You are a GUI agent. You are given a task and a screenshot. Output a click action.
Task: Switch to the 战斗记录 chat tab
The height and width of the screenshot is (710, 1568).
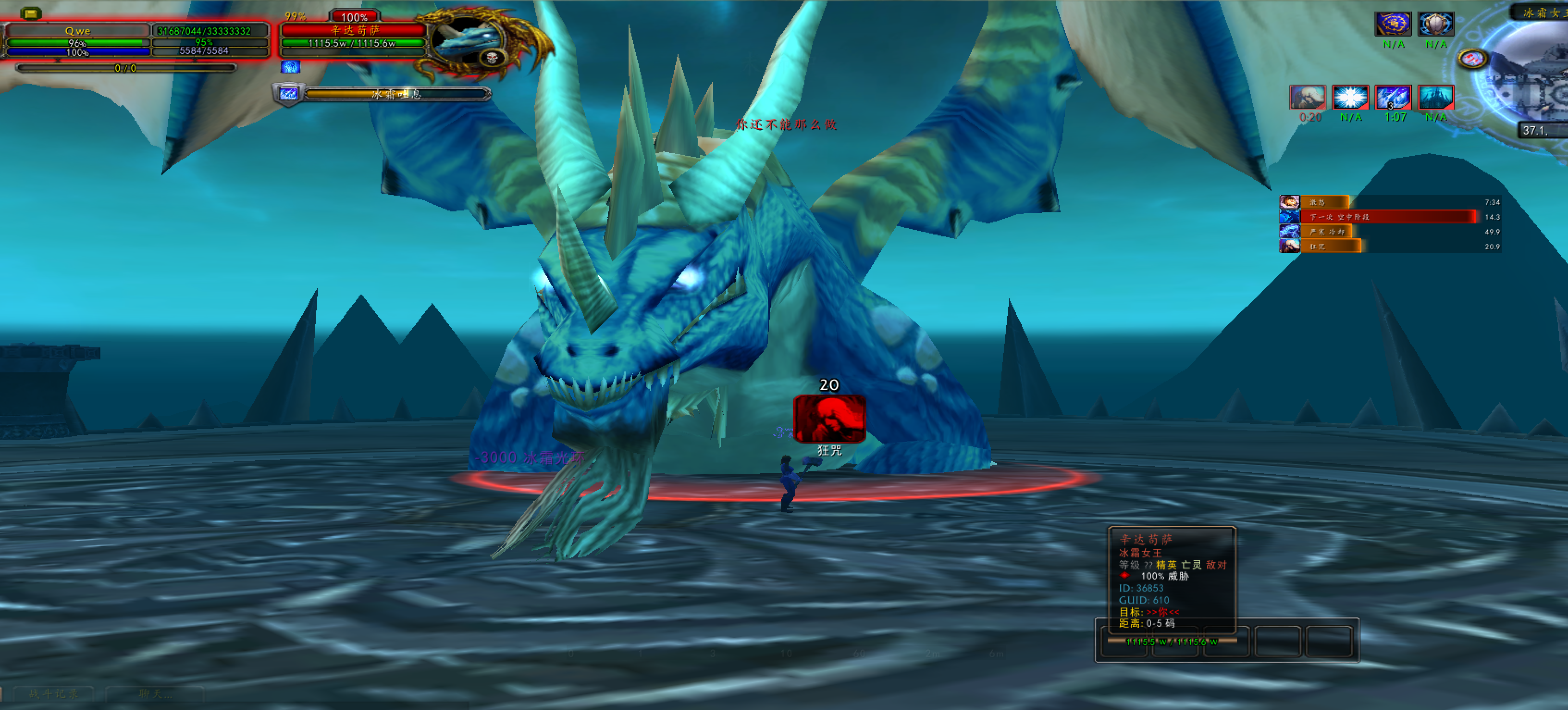coord(55,694)
